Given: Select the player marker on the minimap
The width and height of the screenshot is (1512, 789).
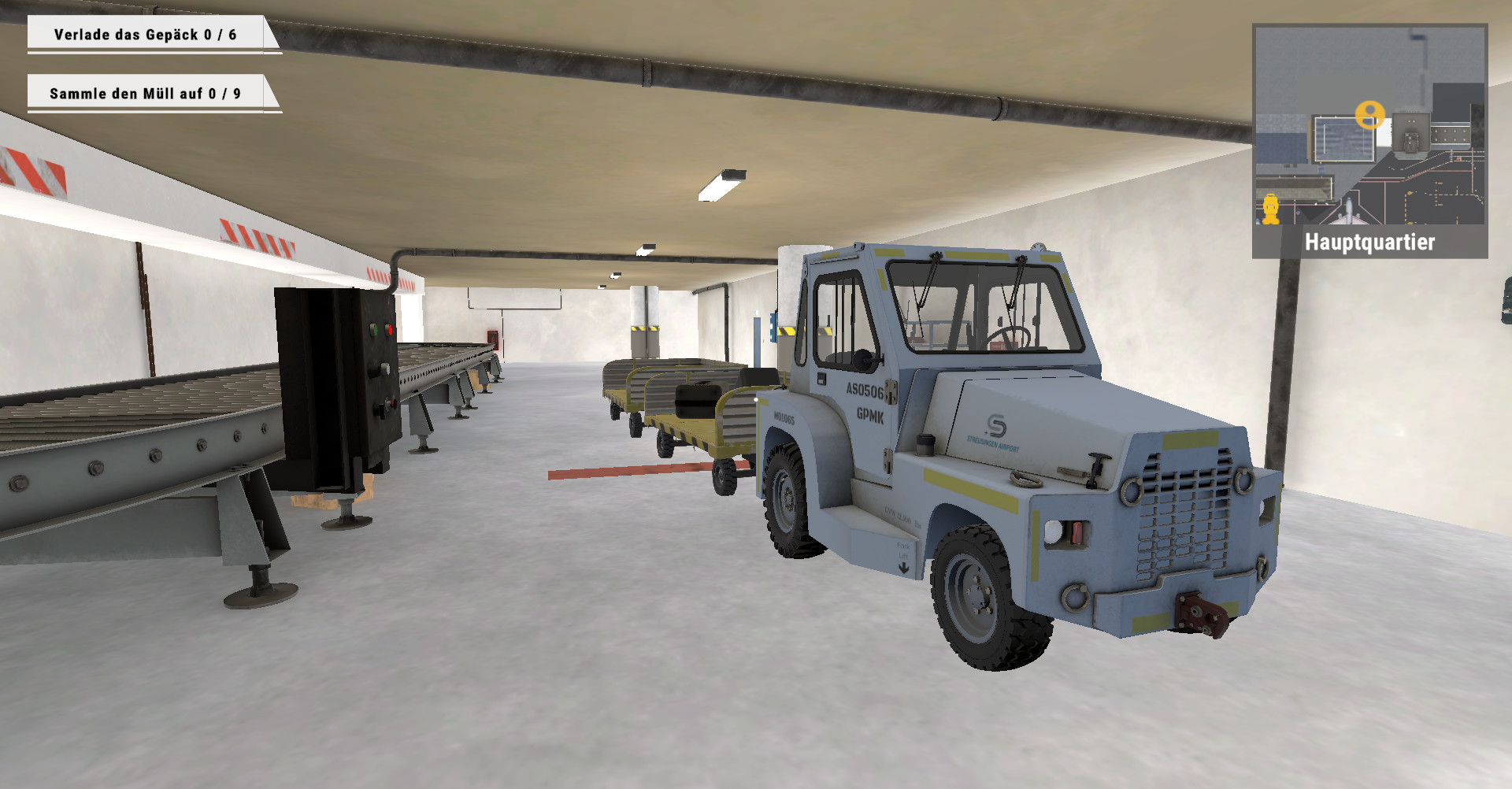Looking at the screenshot, I should point(1370,113).
